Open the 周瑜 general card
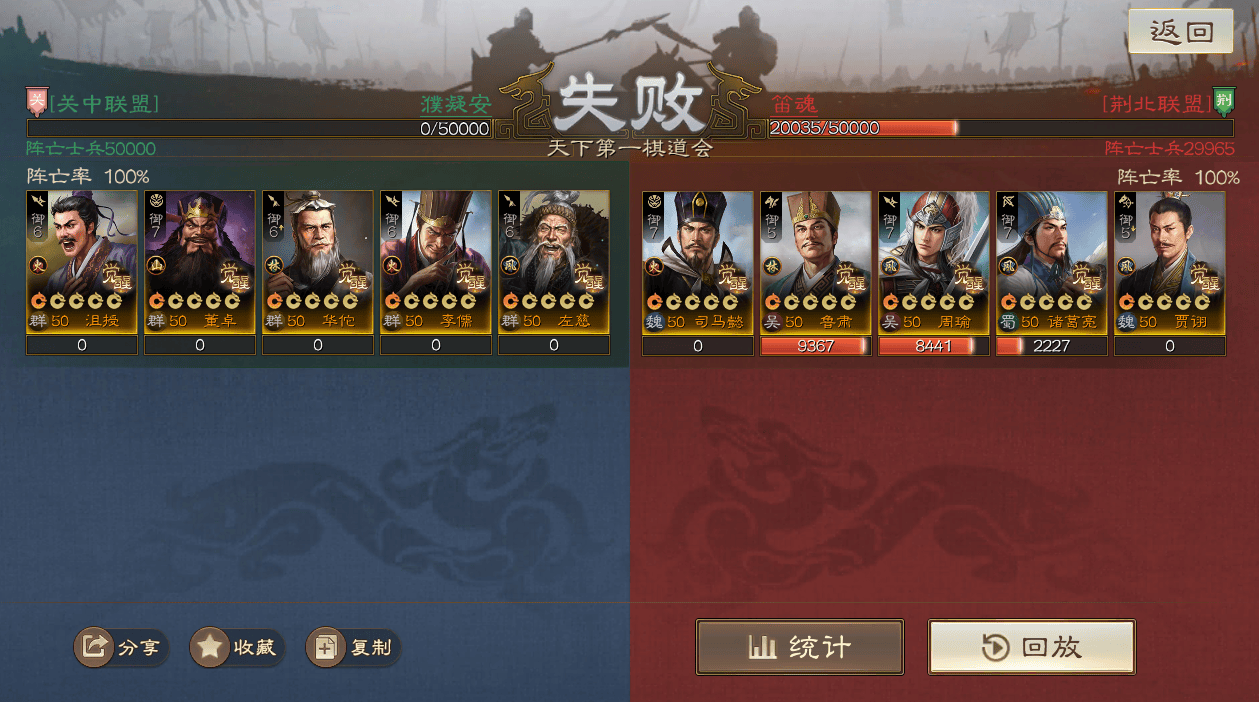Screen dimensions: 1259x702 (x=934, y=262)
